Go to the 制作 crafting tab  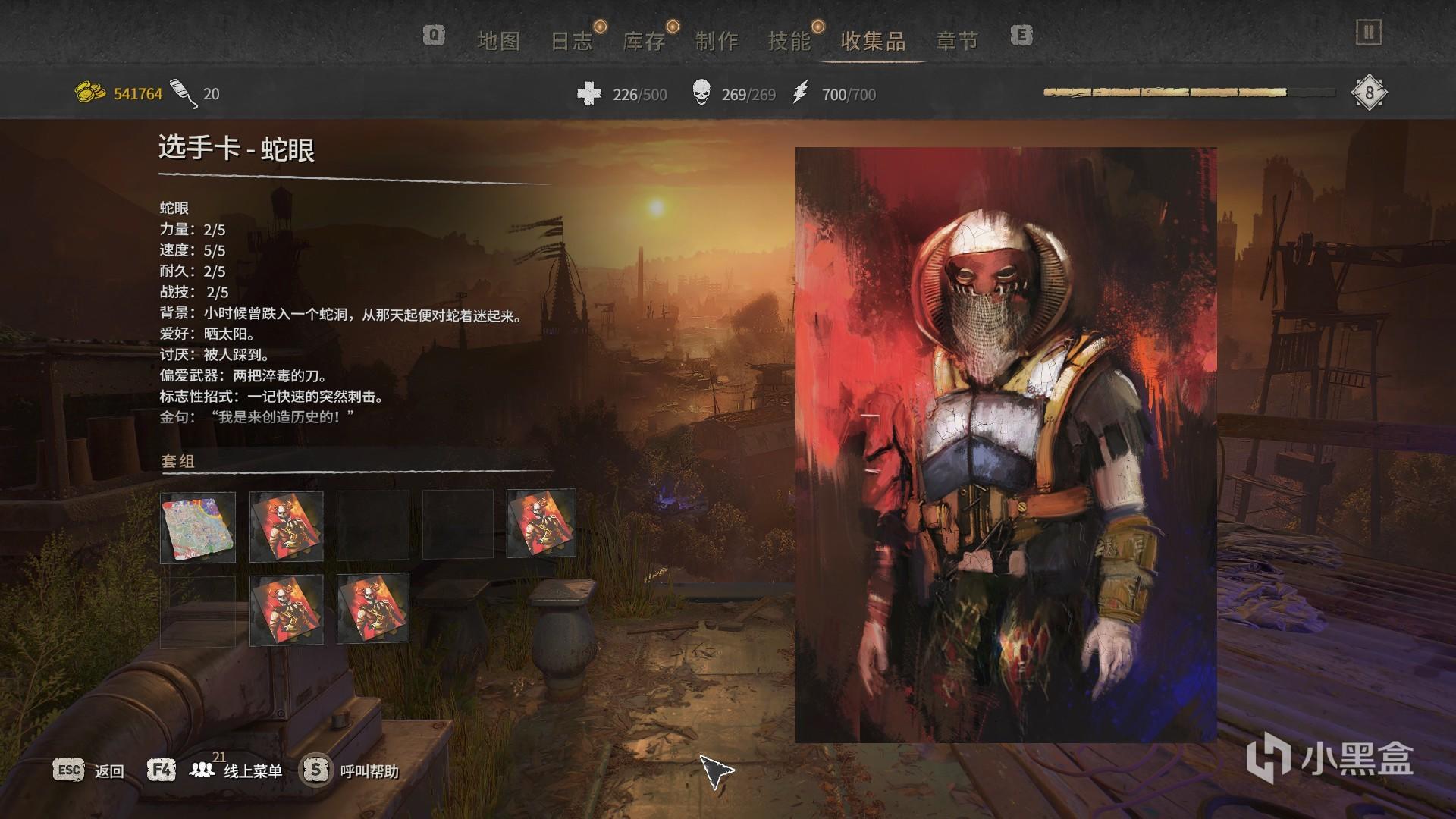coord(717,41)
